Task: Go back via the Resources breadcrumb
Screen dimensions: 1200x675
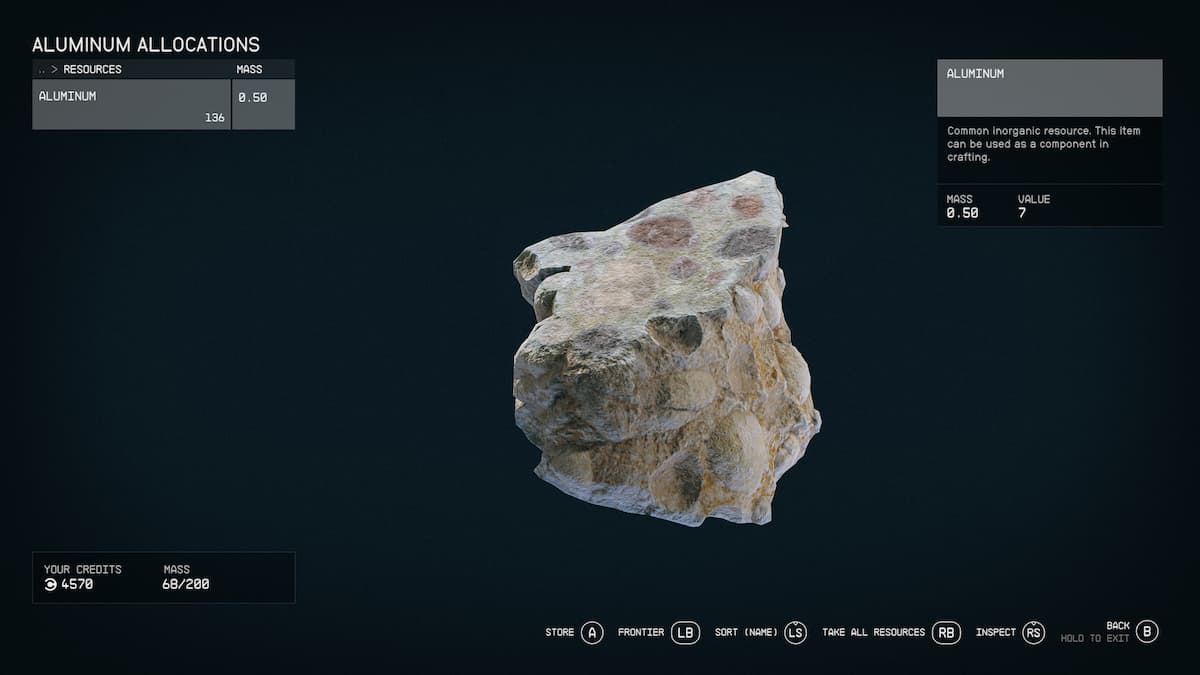Action: coord(92,69)
